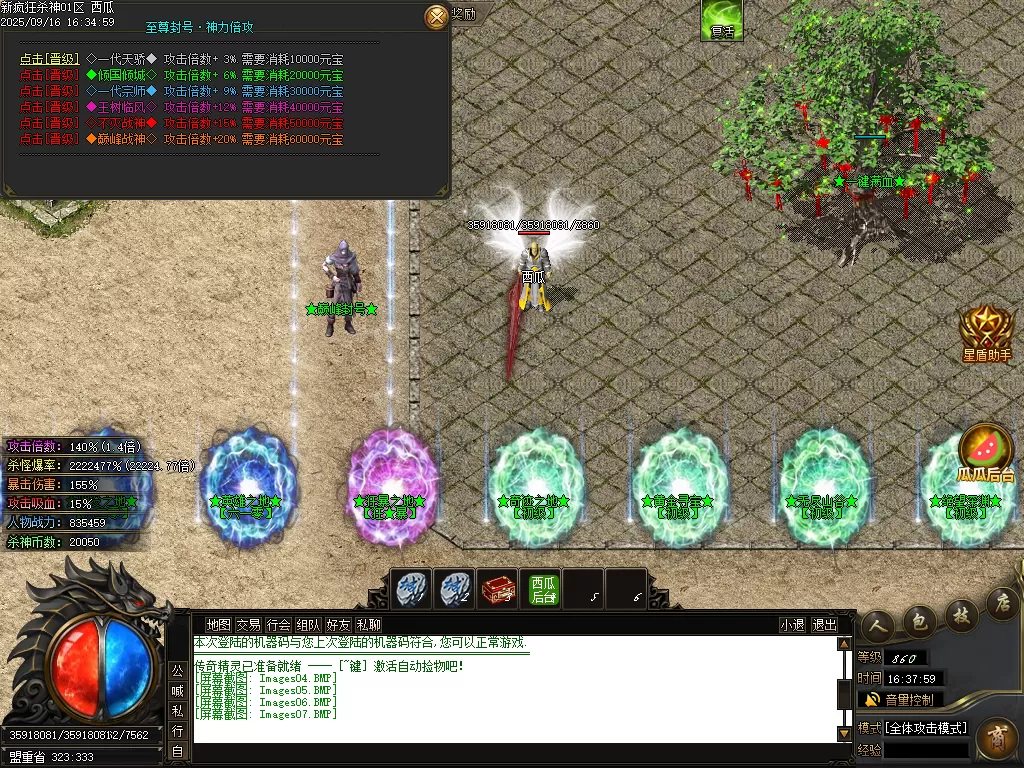Open 音量控制 volume control

point(900,700)
